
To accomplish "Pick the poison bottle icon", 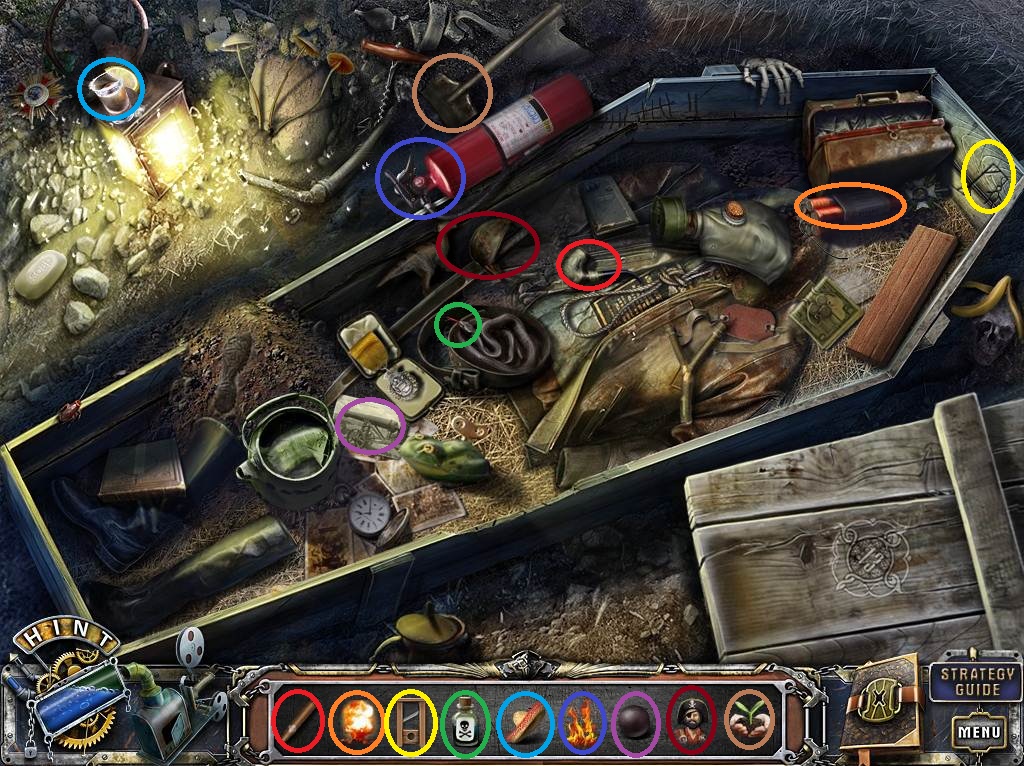I will (x=465, y=719).
